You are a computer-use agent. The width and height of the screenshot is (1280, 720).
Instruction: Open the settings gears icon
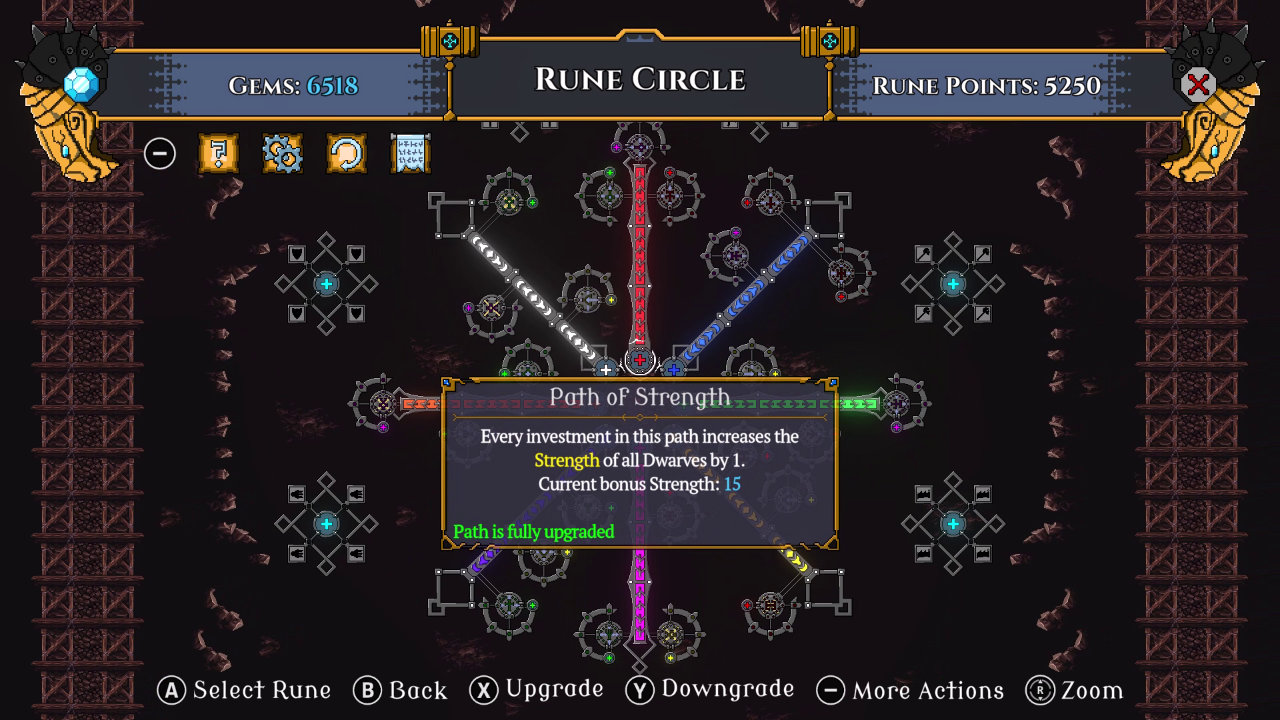pyautogui.click(x=282, y=154)
